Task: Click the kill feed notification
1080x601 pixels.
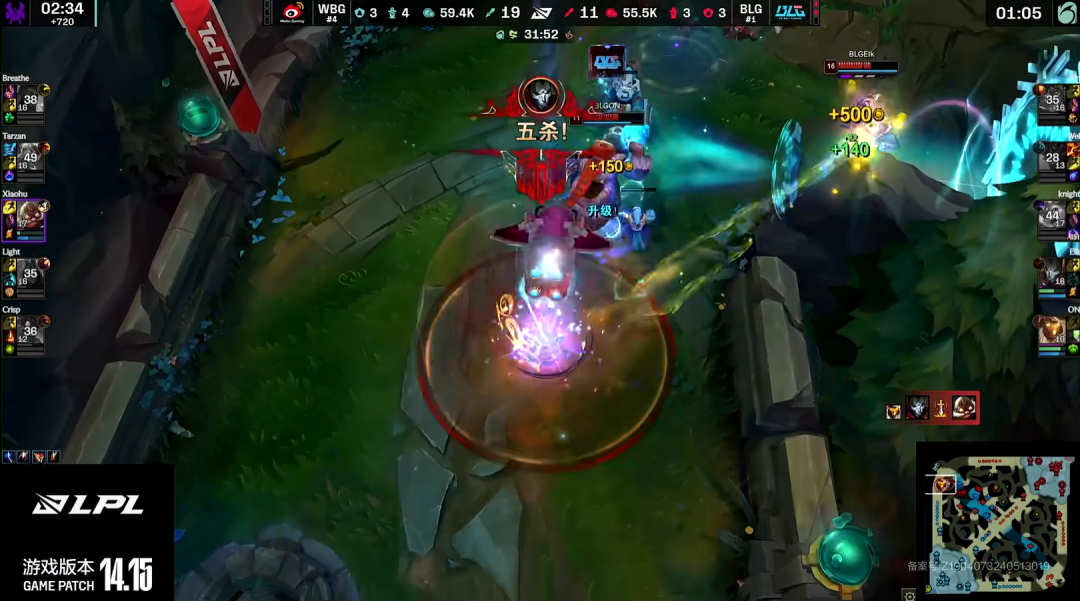Action: point(930,407)
